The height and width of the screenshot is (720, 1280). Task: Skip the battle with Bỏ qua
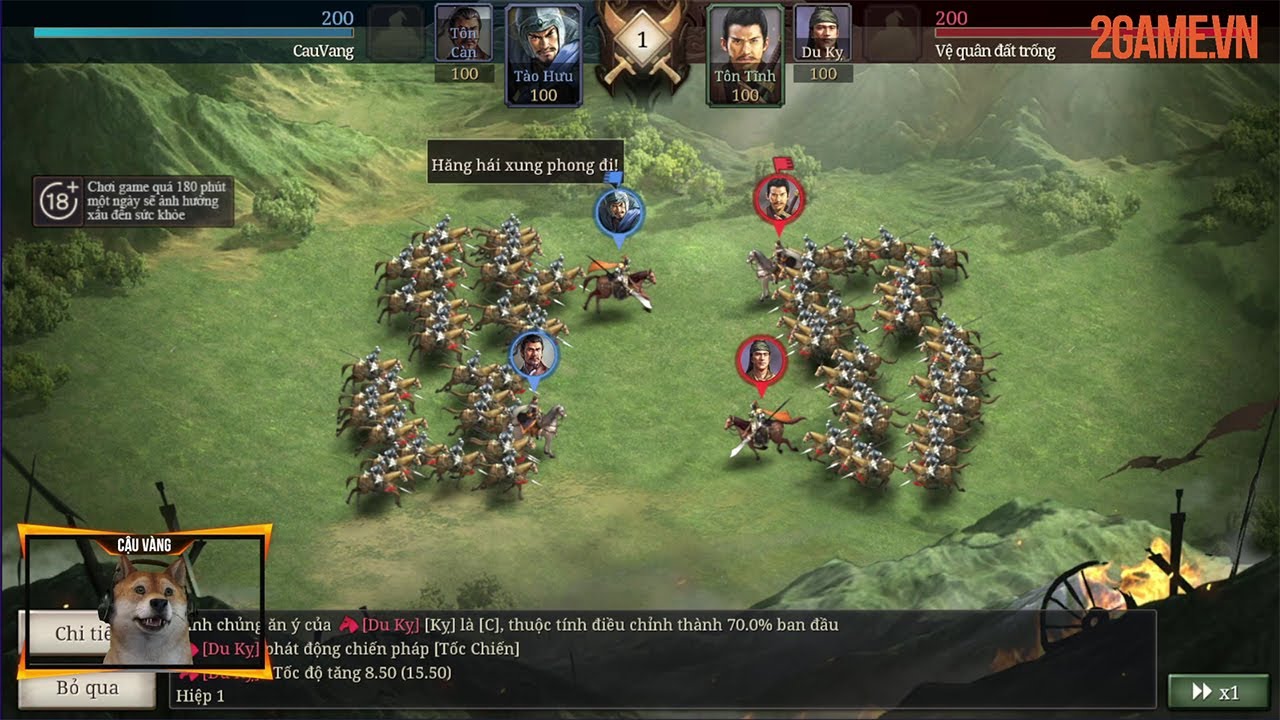tap(88, 688)
